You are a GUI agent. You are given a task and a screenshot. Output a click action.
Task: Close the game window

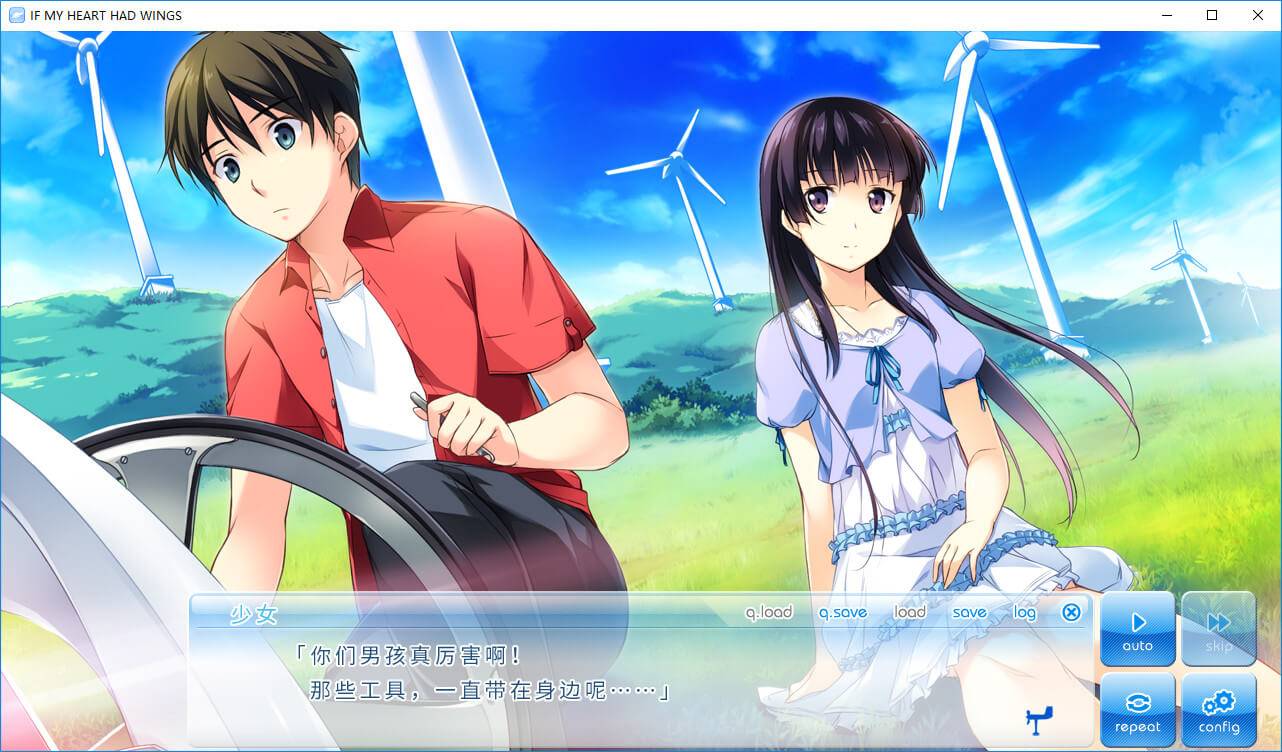point(1258,15)
